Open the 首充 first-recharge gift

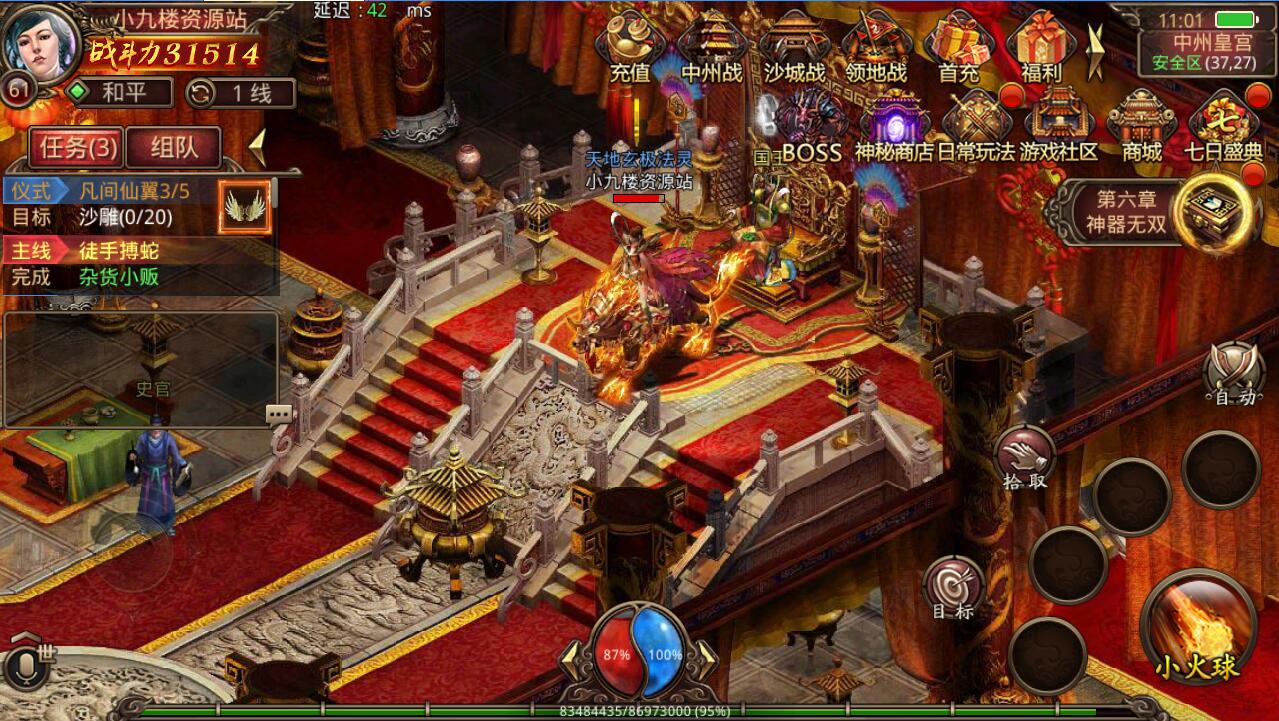958,47
